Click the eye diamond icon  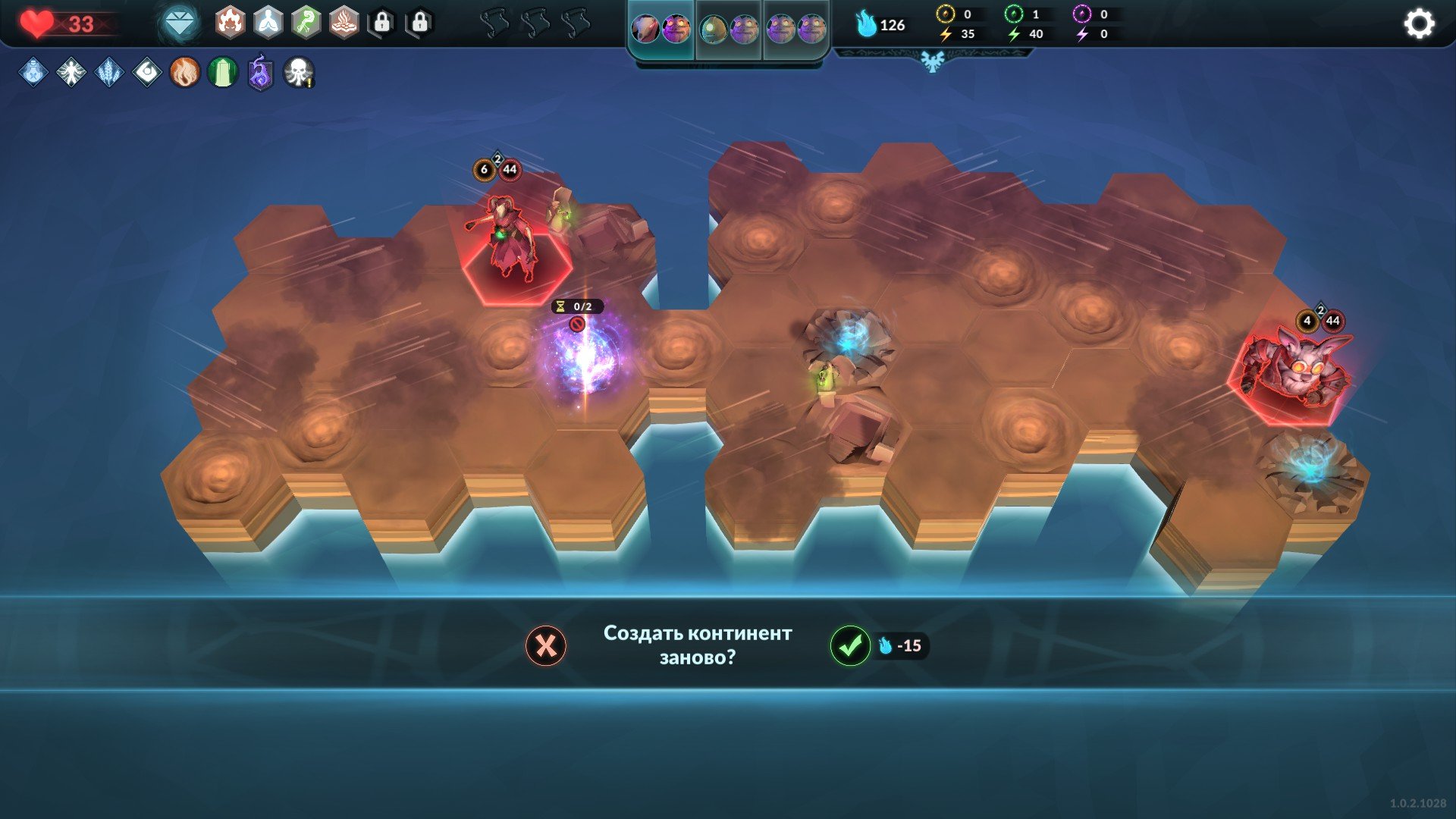point(147,73)
